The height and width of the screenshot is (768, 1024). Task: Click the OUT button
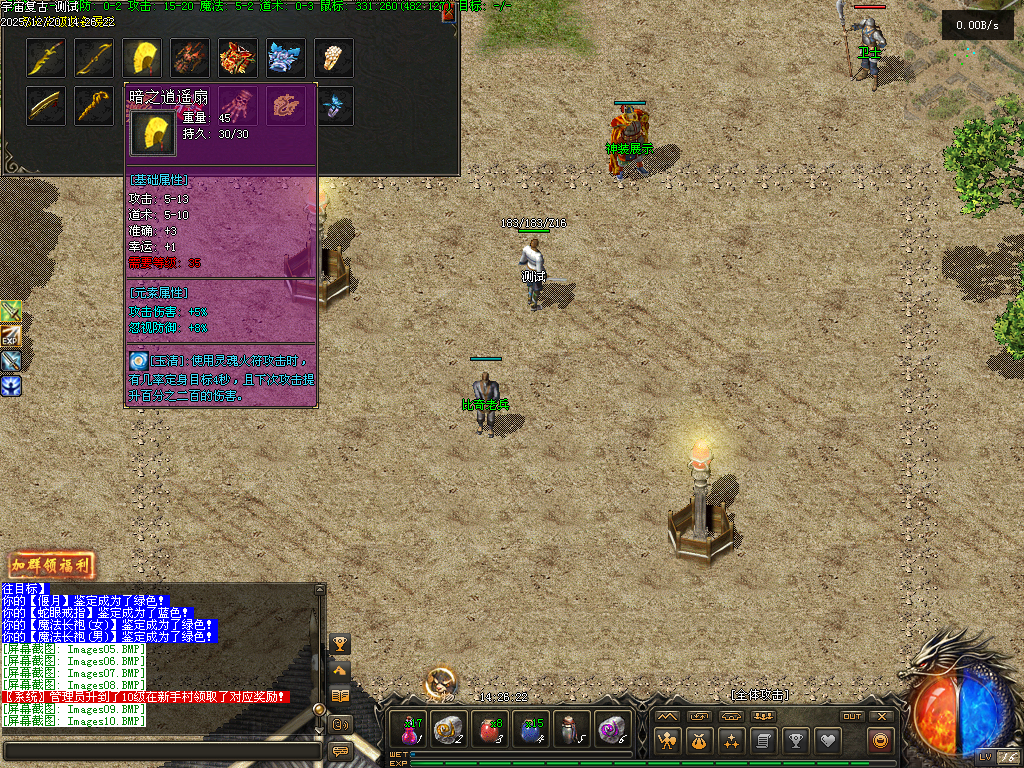tap(852, 716)
